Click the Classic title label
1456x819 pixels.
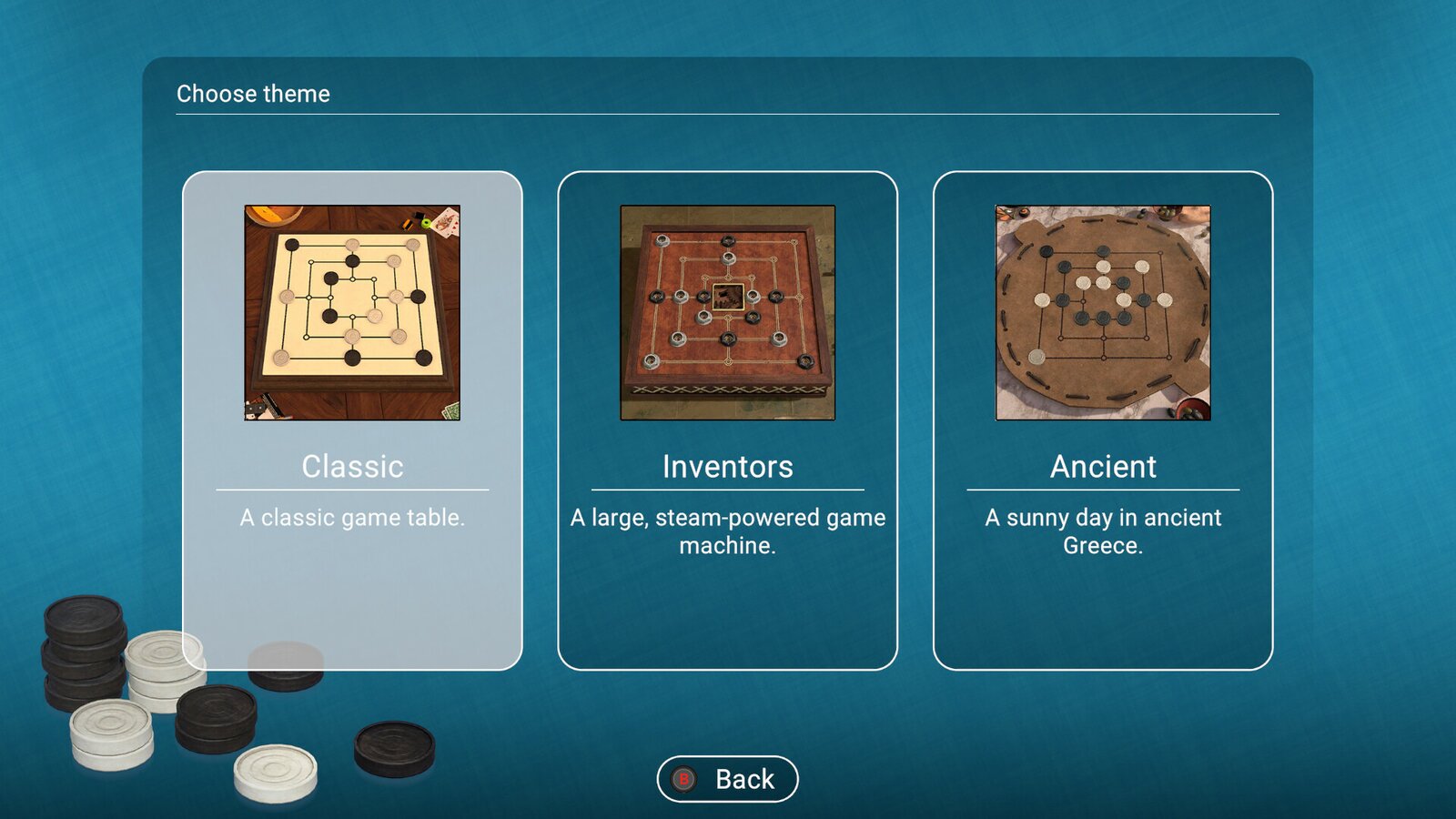point(353,467)
